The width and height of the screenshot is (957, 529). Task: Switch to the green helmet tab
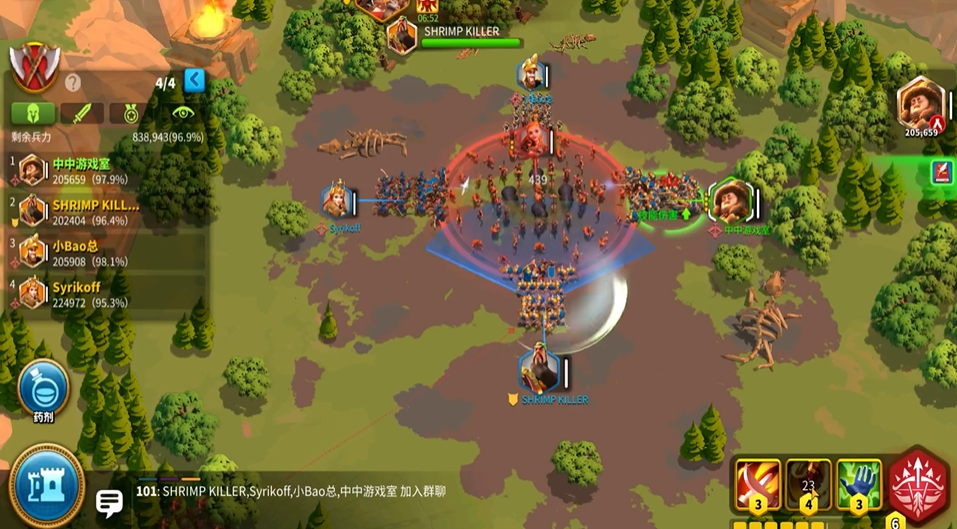32,113
